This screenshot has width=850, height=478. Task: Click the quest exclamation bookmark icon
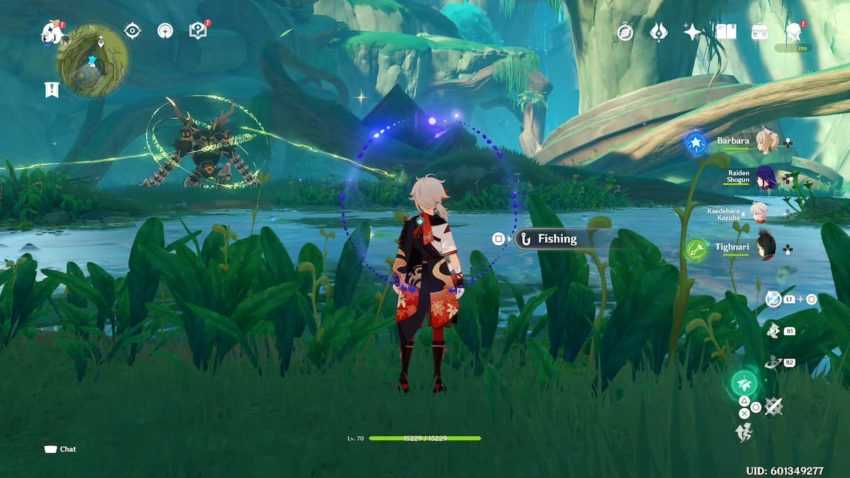pos(51,89)
